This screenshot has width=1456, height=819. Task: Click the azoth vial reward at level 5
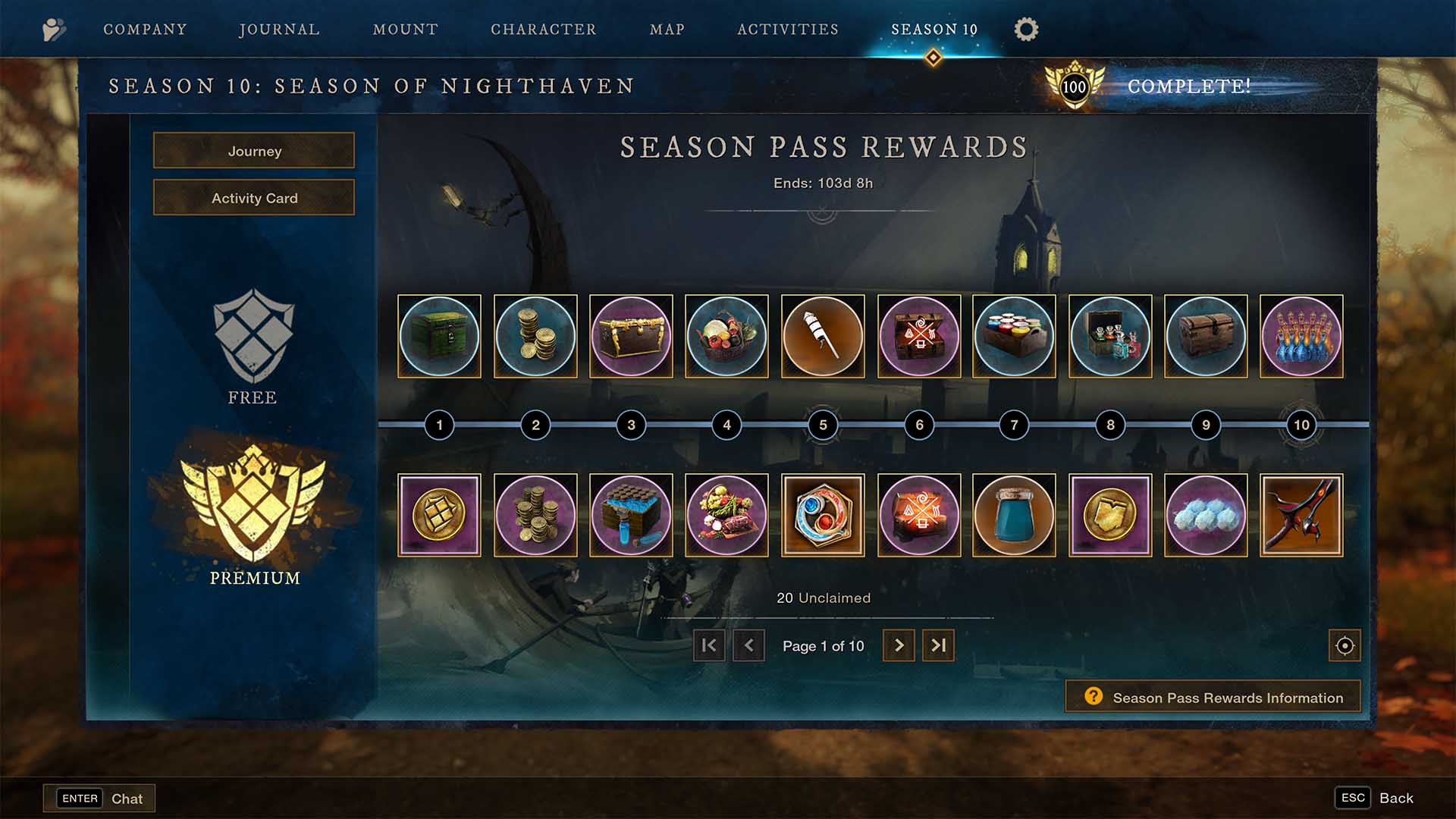[x=823, y=337]
